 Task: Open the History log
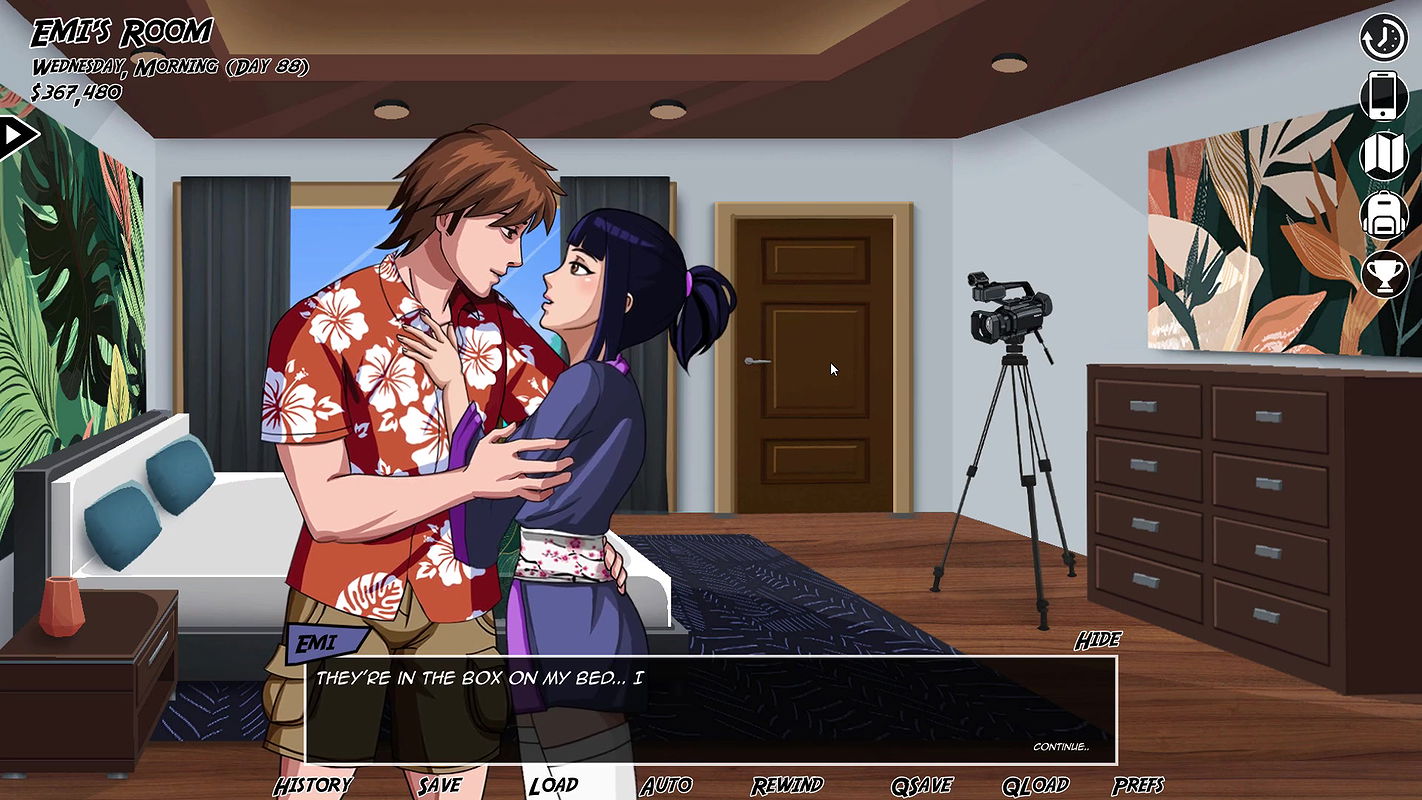coord(313,785)
